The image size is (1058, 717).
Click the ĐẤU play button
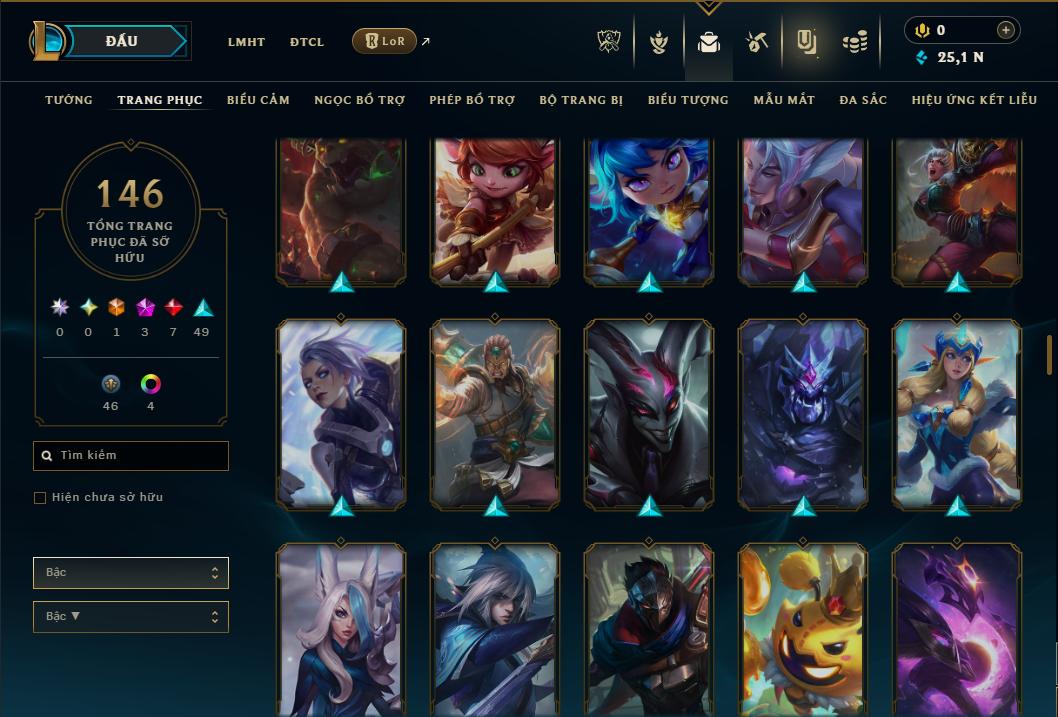tap(121, 41)
